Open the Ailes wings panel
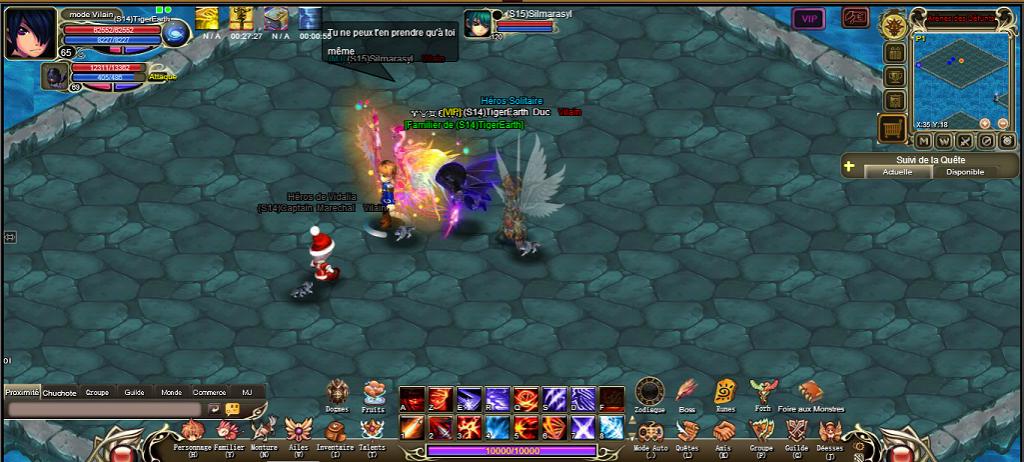Screen dimensions: 1024x462 pos(298,431)
